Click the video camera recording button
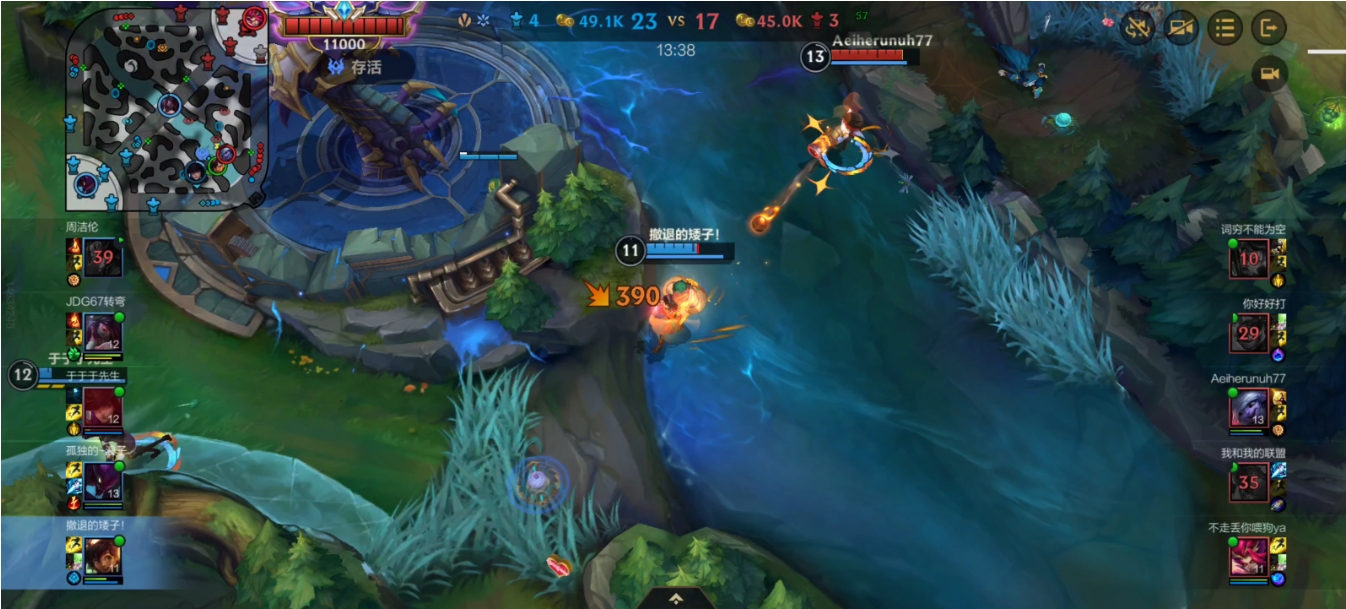 click(1269, 74)
